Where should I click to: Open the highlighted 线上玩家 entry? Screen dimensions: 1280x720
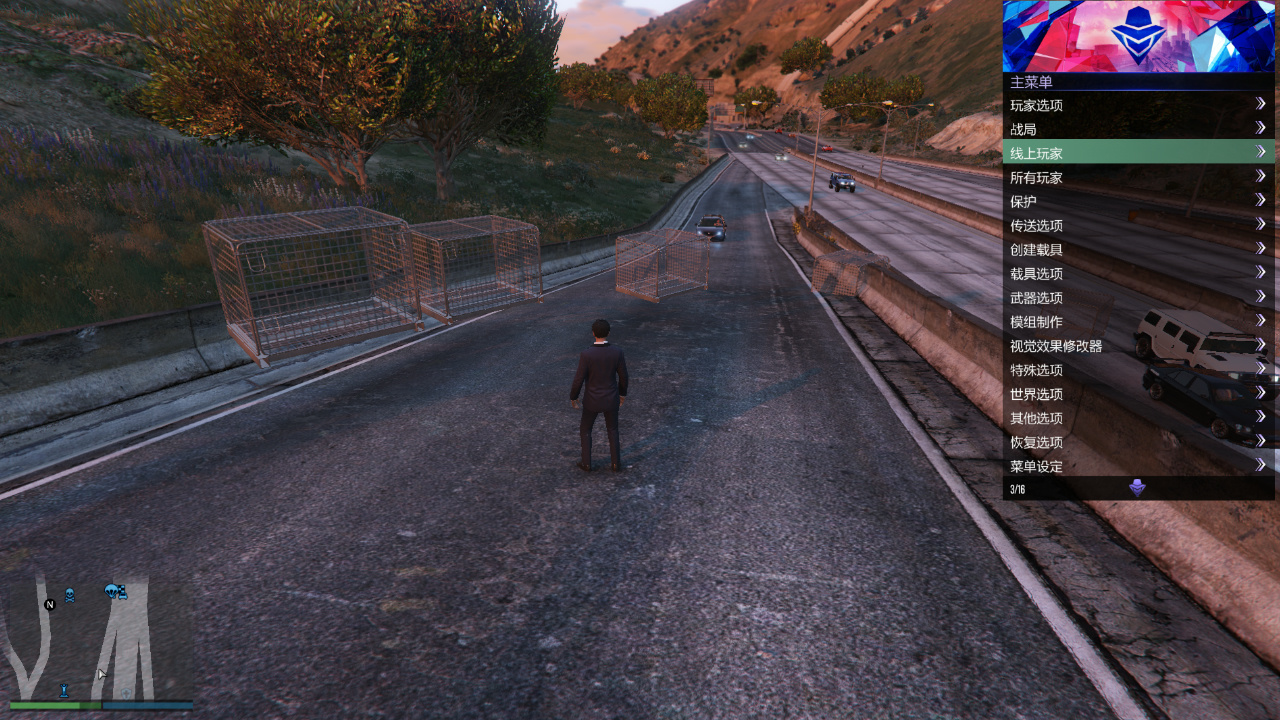click(x=1138, y=153)
